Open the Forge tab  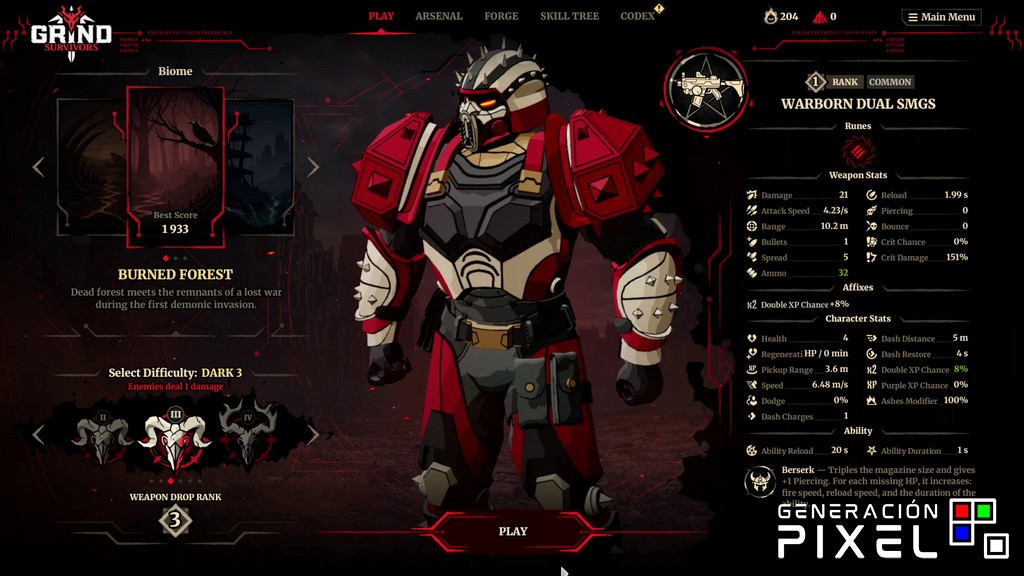[501, 16]
